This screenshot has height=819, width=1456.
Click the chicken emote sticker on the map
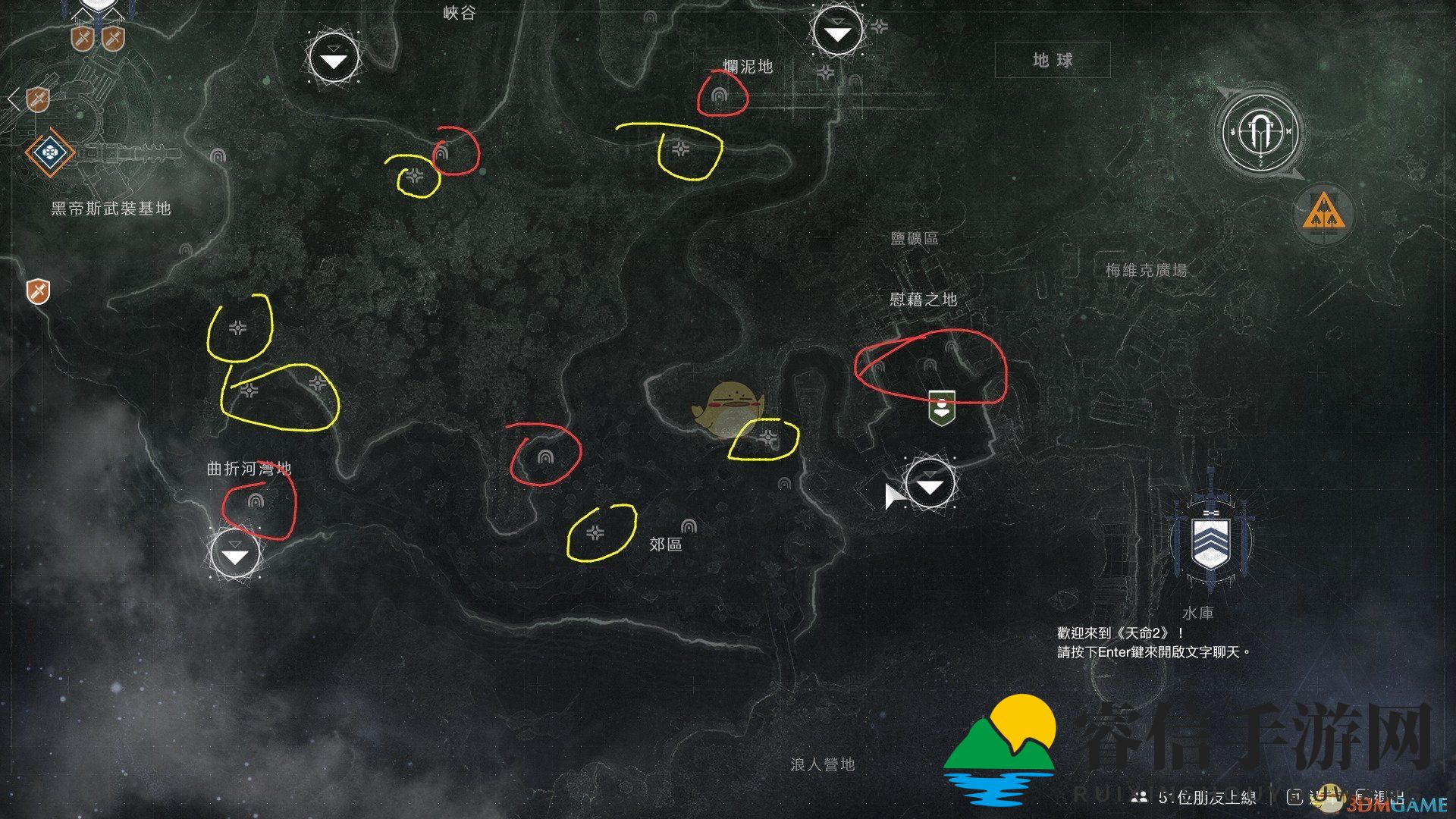coord(730,404)
